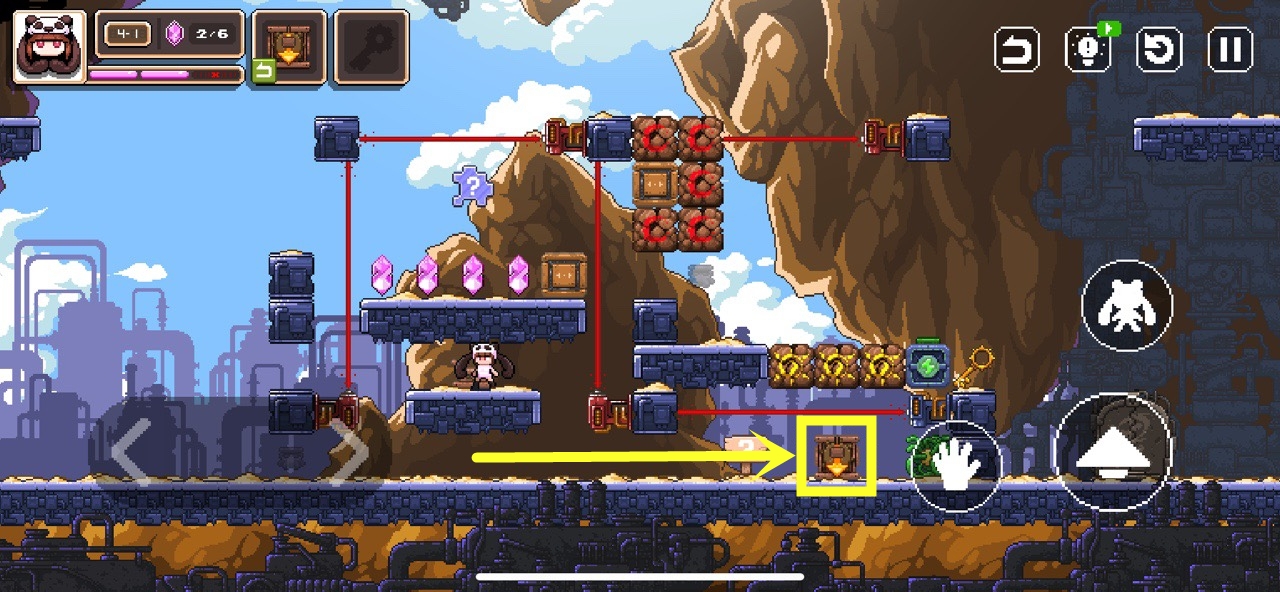
Task: Tap the move-right arrow
Action: coord(349,453)
